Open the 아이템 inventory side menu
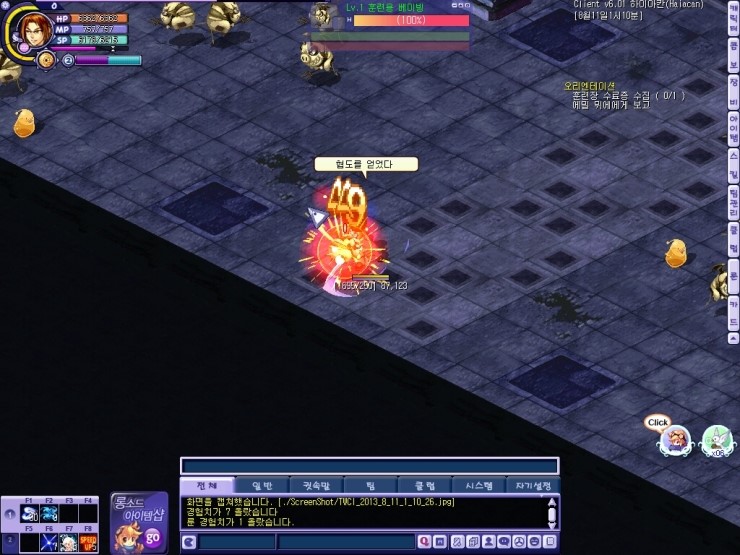Image resolution: width=740 pixels, height=555 pixels. pos(733,129)
